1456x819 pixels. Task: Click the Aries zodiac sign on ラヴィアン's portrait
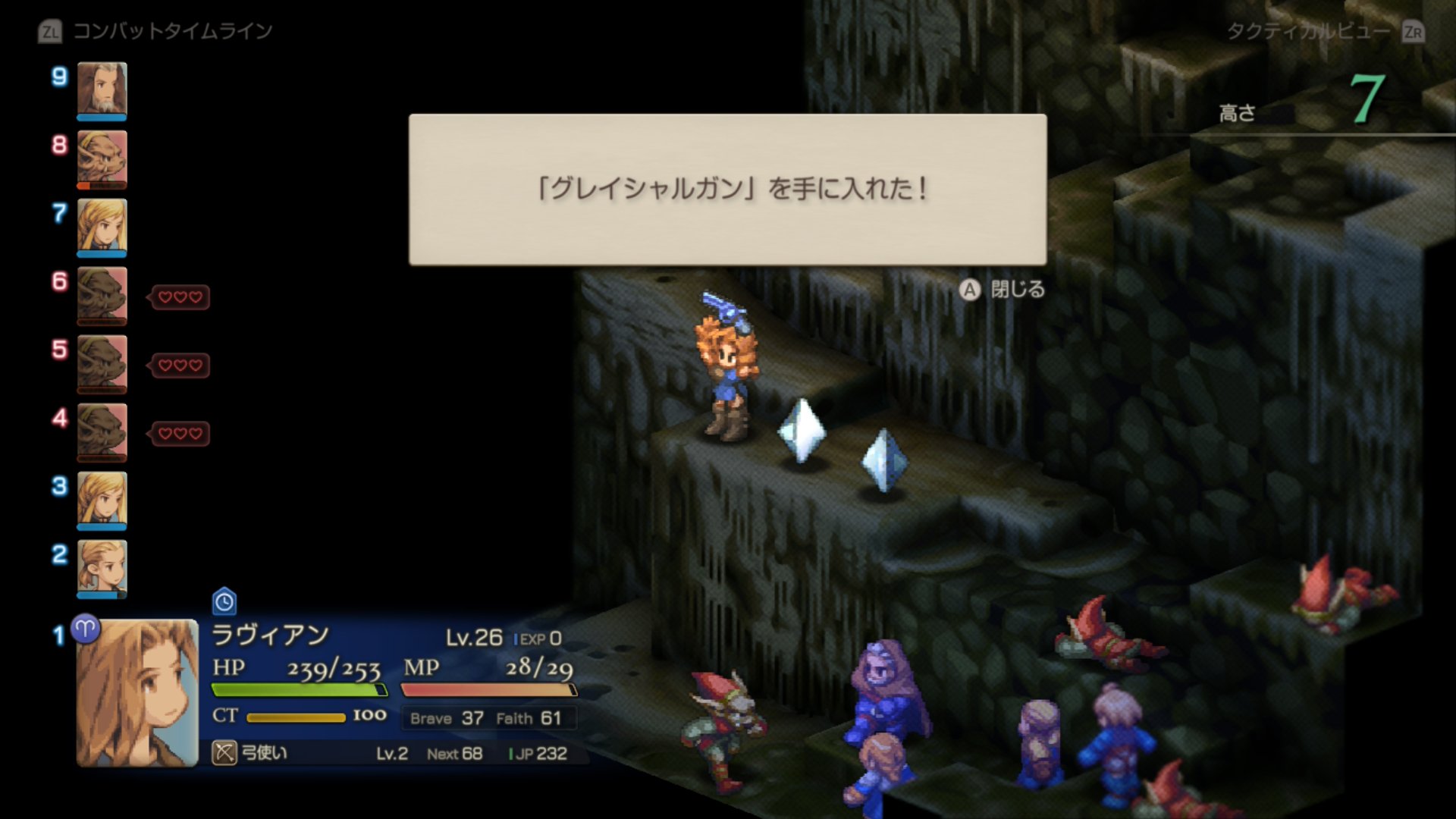[x=86, y=629]
